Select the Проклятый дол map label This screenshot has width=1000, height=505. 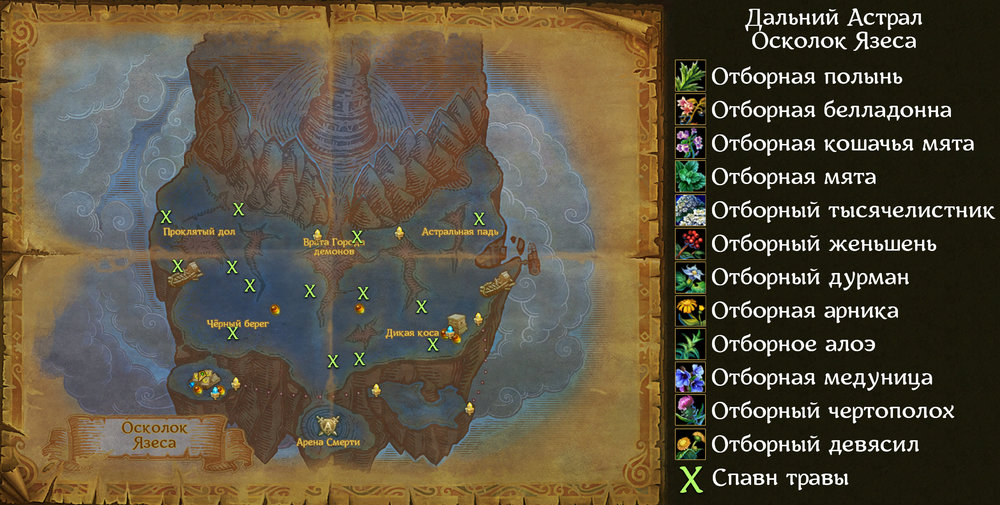pyautogui.click(x=198, y=230)
